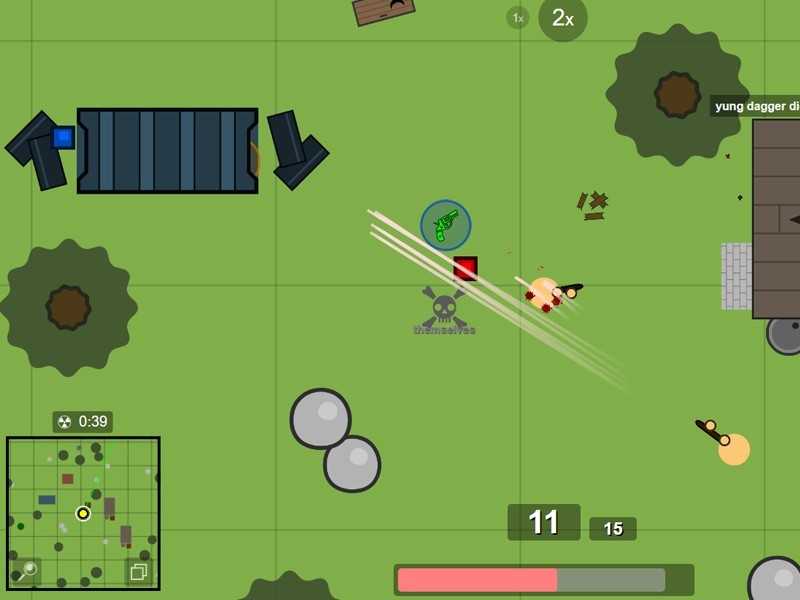This screenshot has height=600, width=800.
Task: Toggle minimap size with the overlapping squares icon
Action: point(139,571)
